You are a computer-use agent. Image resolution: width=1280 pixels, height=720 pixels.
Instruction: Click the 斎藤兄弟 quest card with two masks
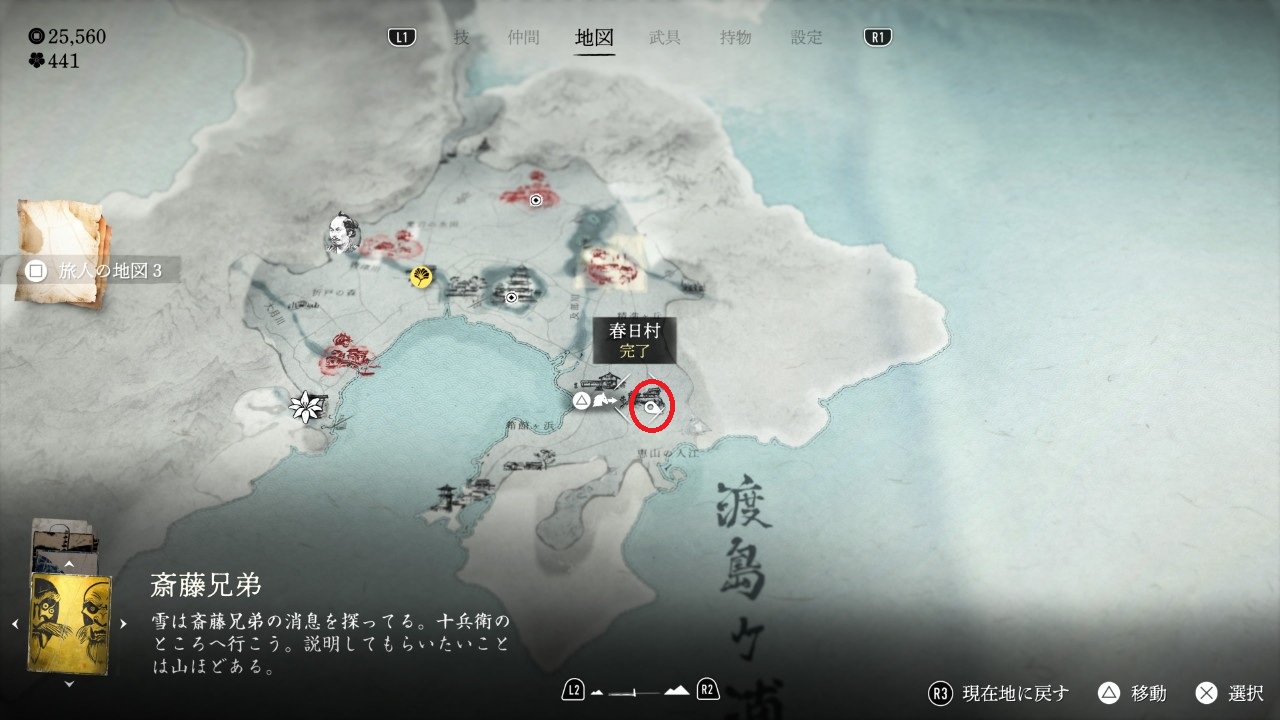click(71, 622)
